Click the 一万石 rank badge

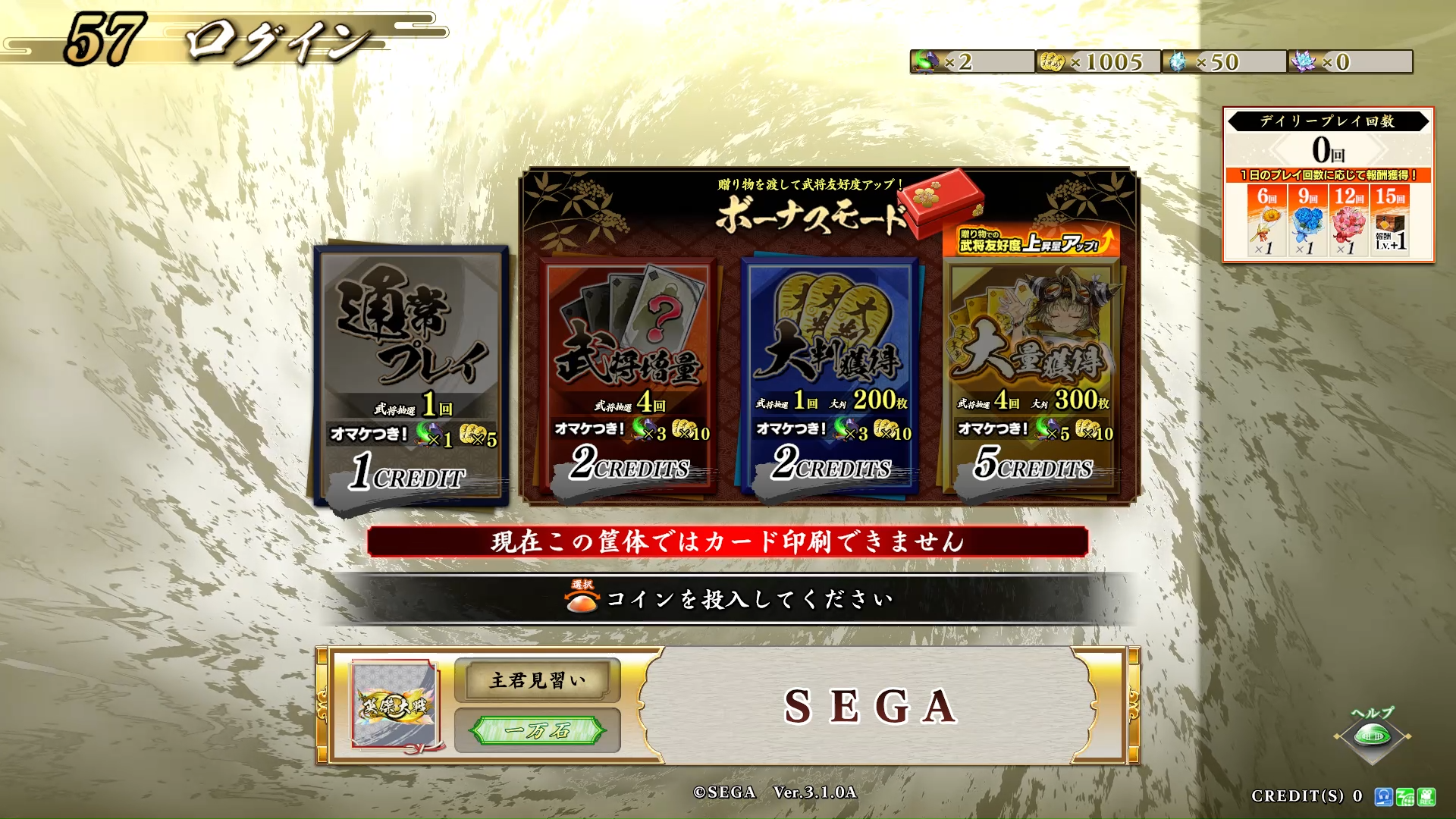pyautogui.click(x=537, y=730)
